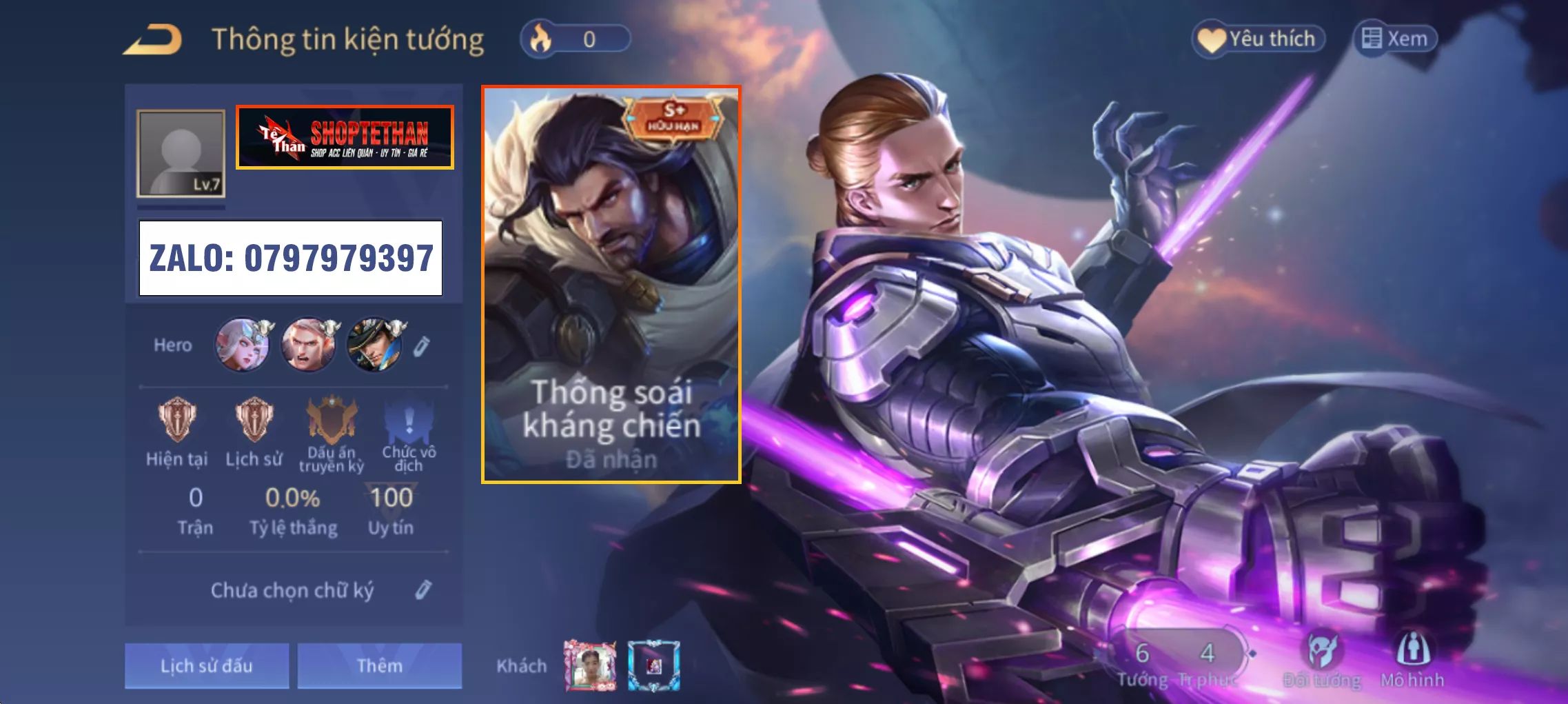The image size is (1568, 704).
Task: Click the 'Thêm' button
Action: pyautogui.click(x=378, y=665)
